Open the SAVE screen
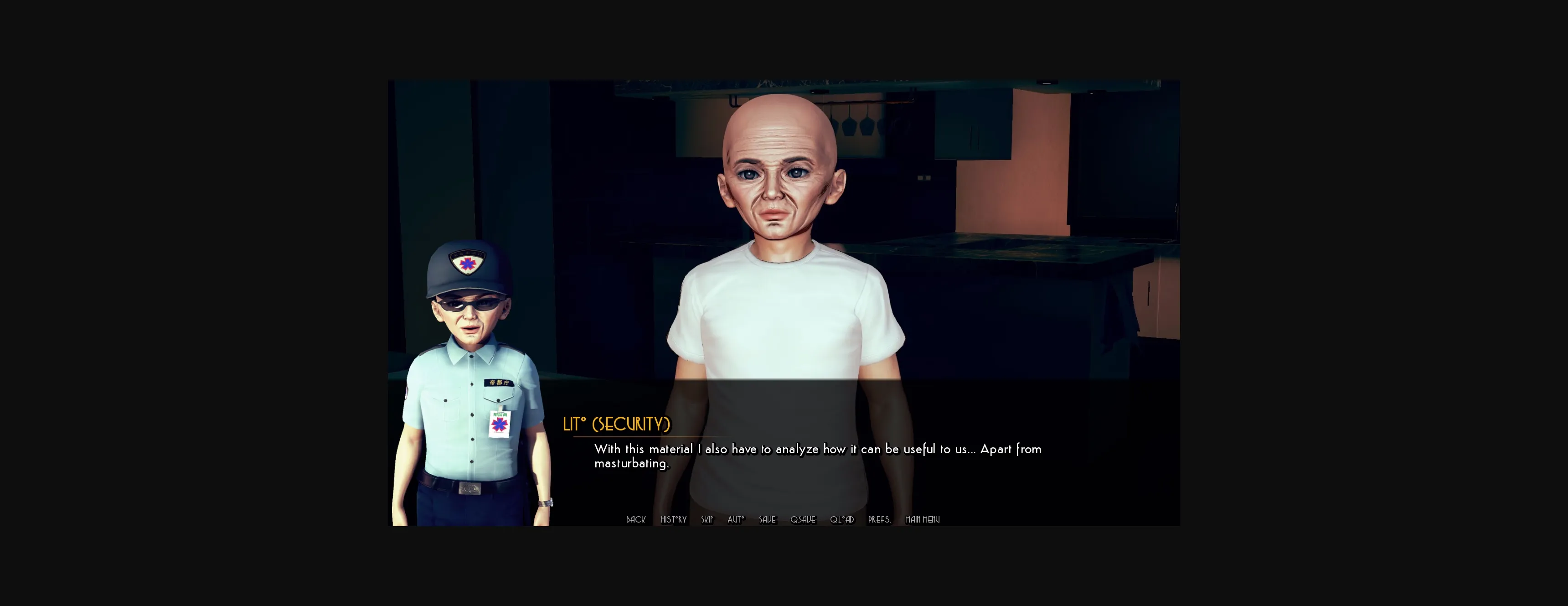This screenshot has height=606, width=1568. click(x=767, y=519)
